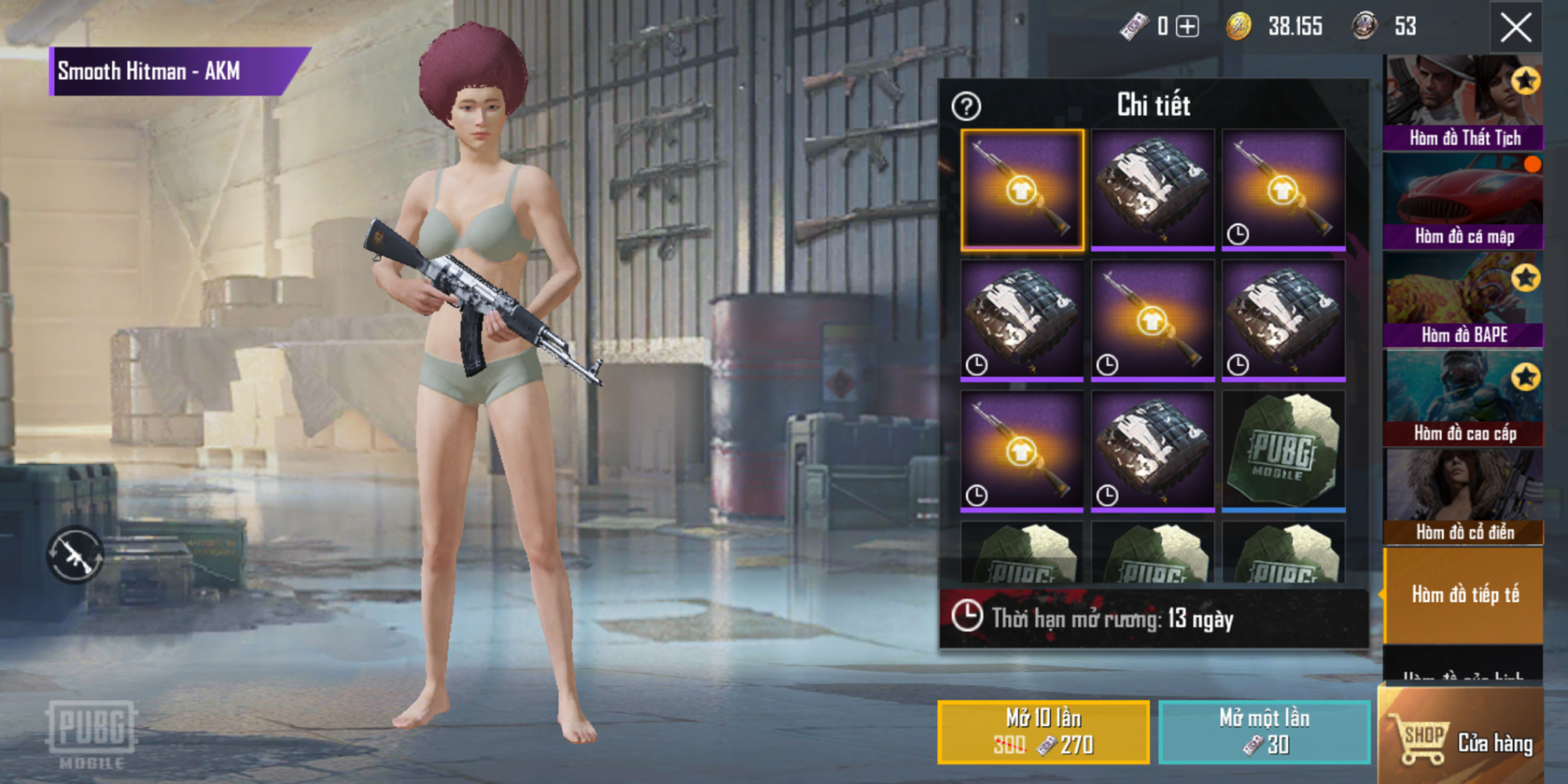Click the + icon next to the ticket count

[1189, 25]
